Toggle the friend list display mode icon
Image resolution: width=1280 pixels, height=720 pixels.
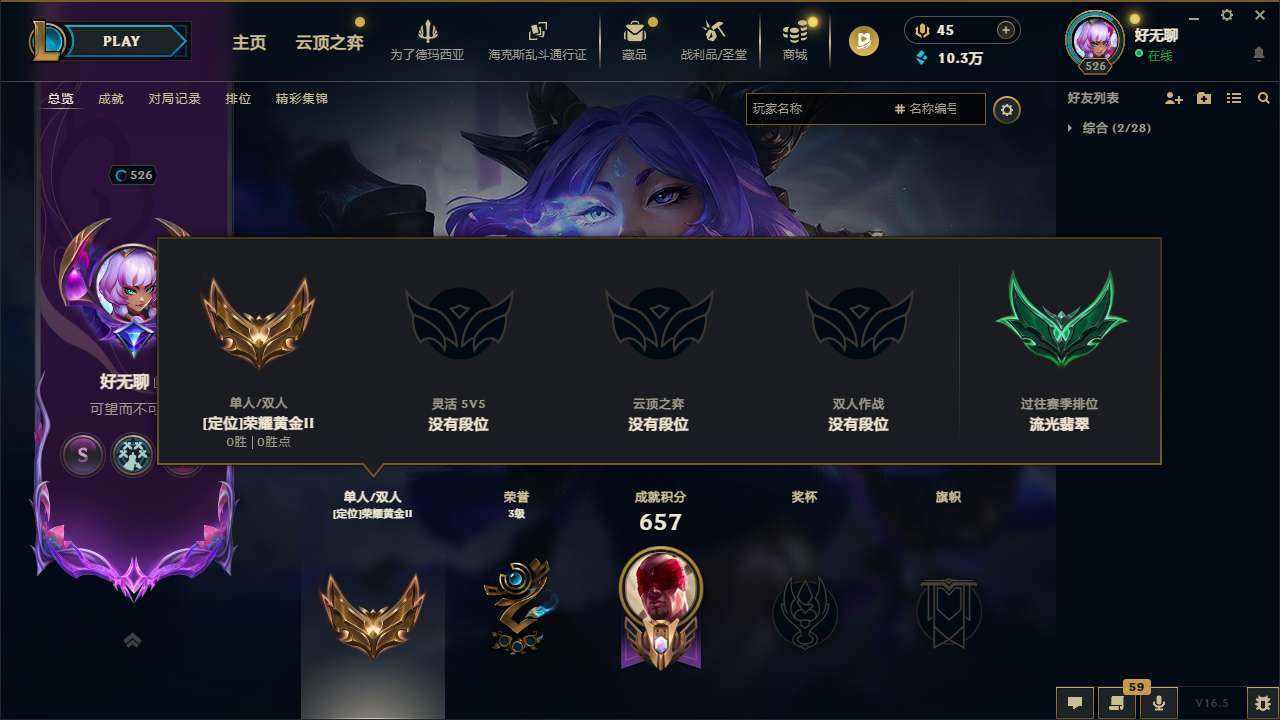coord(1233,98)
